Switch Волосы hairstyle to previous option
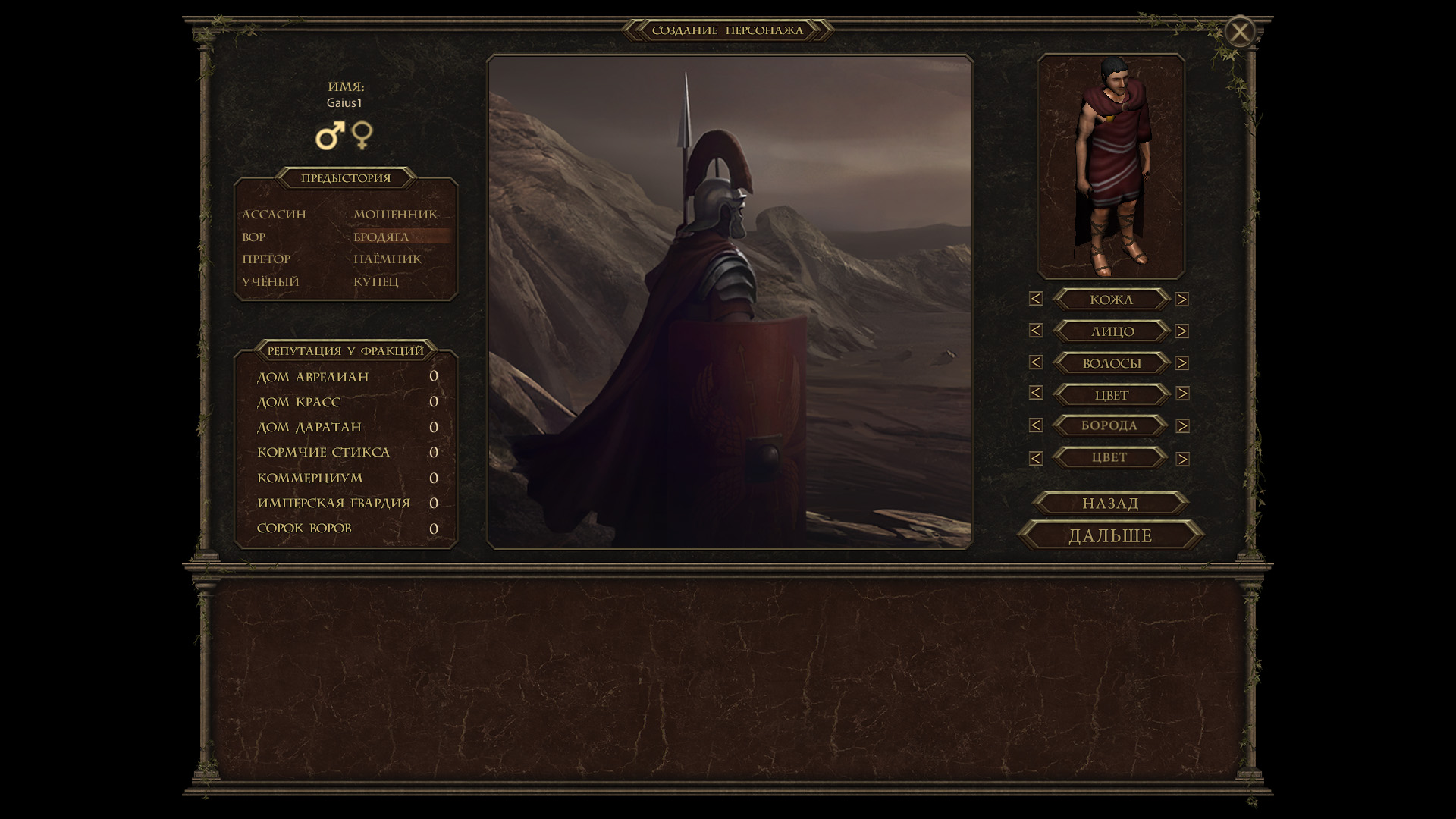The image size is (1456, 819). click(x=1036, y=363)
